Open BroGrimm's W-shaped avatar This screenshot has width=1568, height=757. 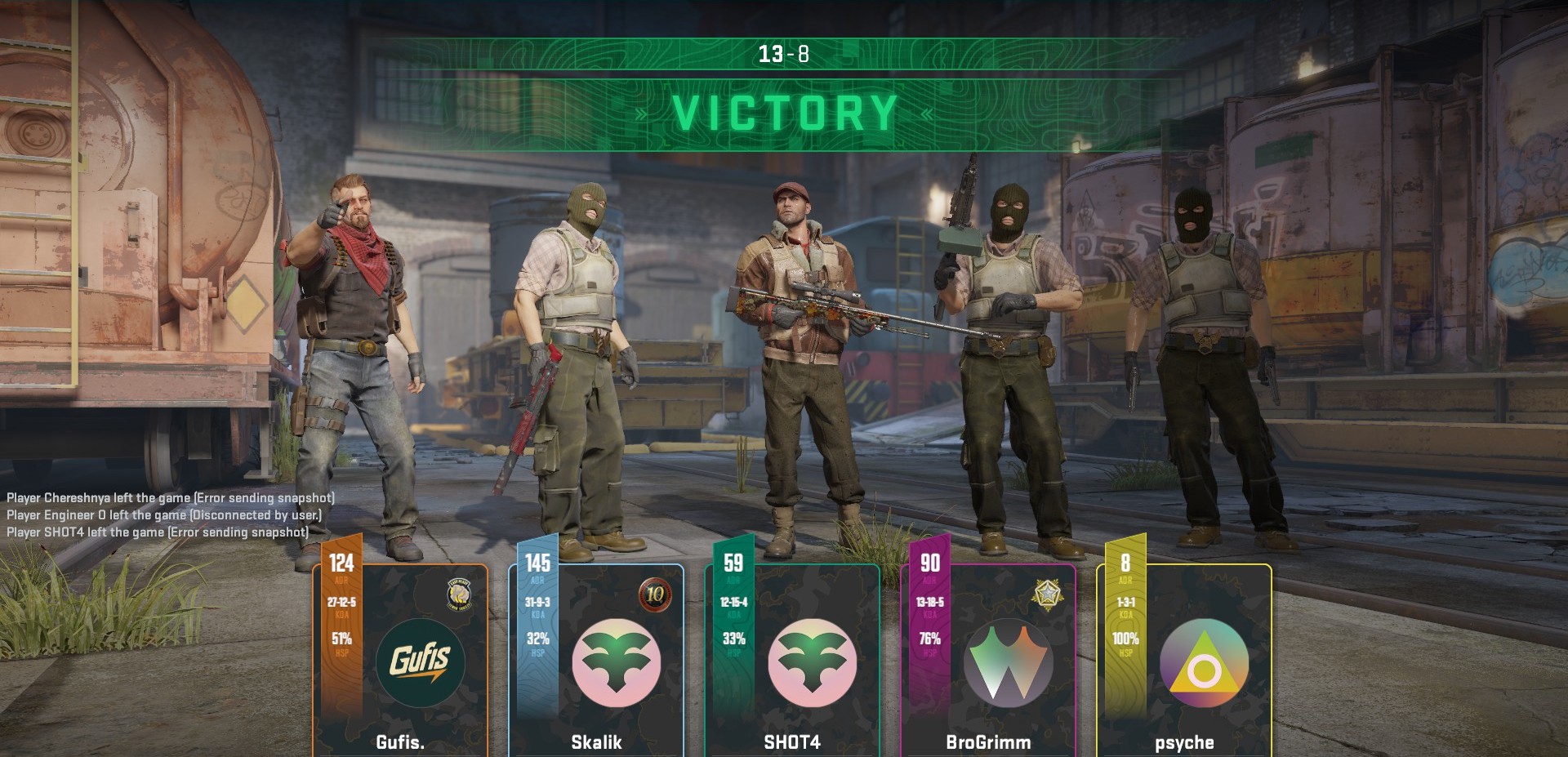(1008, 661)
